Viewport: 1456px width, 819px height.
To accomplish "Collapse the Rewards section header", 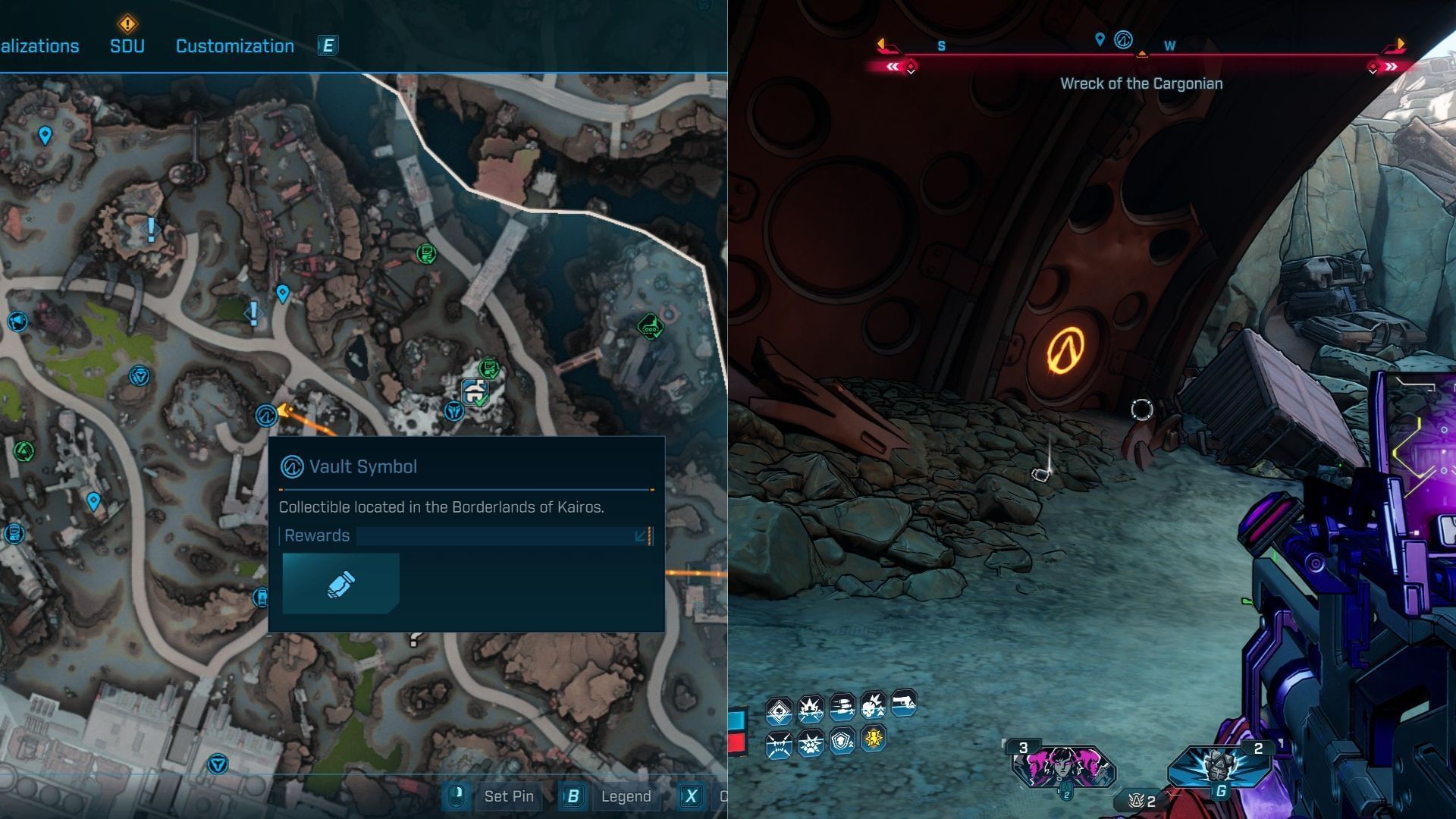I will [641, 536].
